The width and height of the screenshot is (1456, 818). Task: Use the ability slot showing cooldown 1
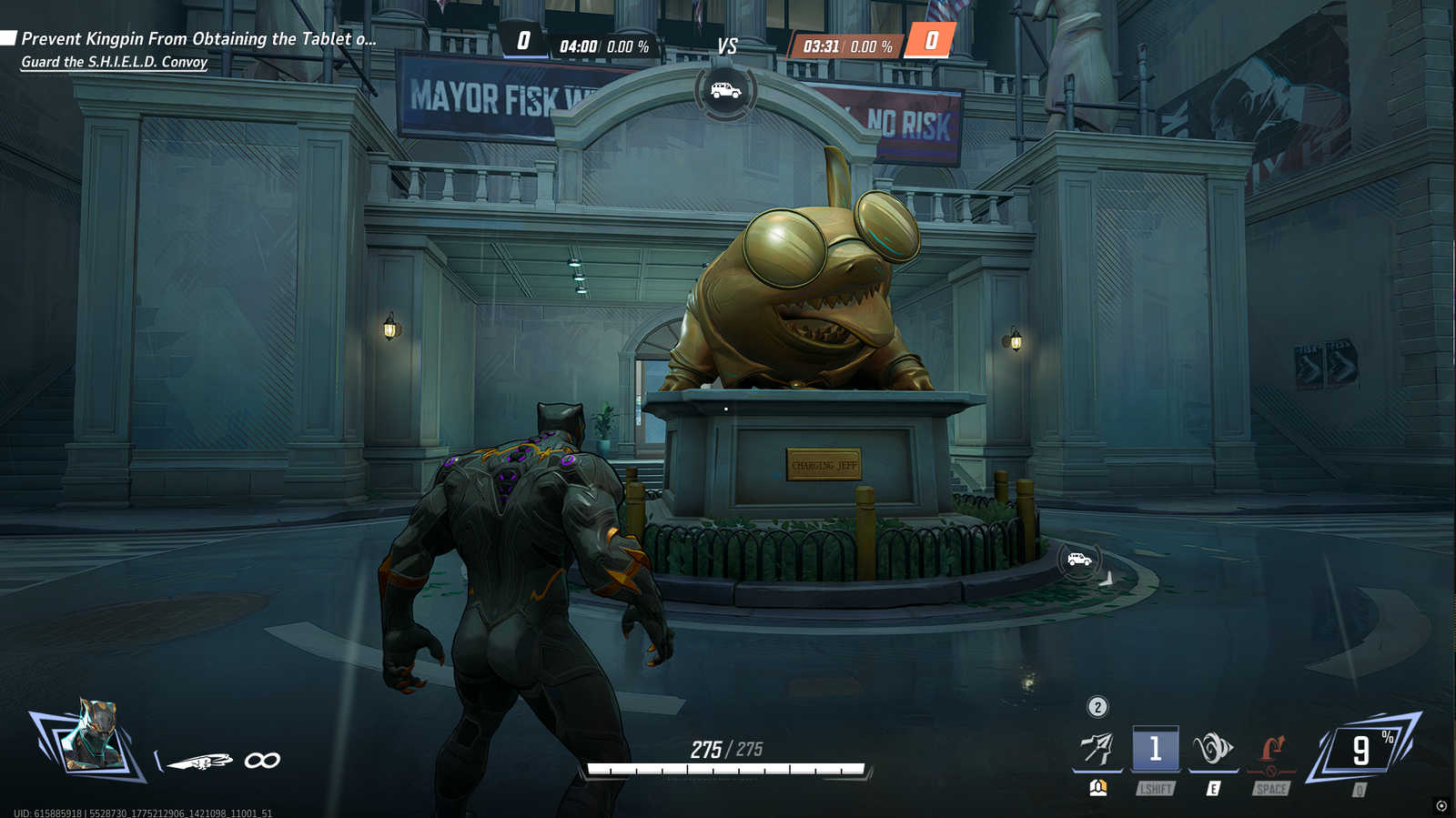click(1155, 749)
